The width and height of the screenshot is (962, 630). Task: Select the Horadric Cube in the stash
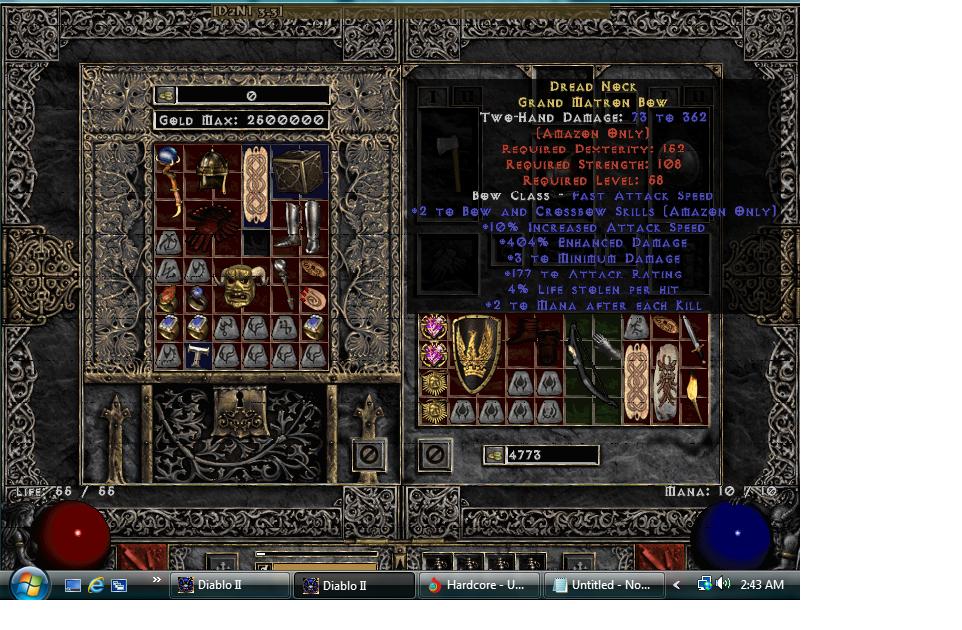click(299, 172)
